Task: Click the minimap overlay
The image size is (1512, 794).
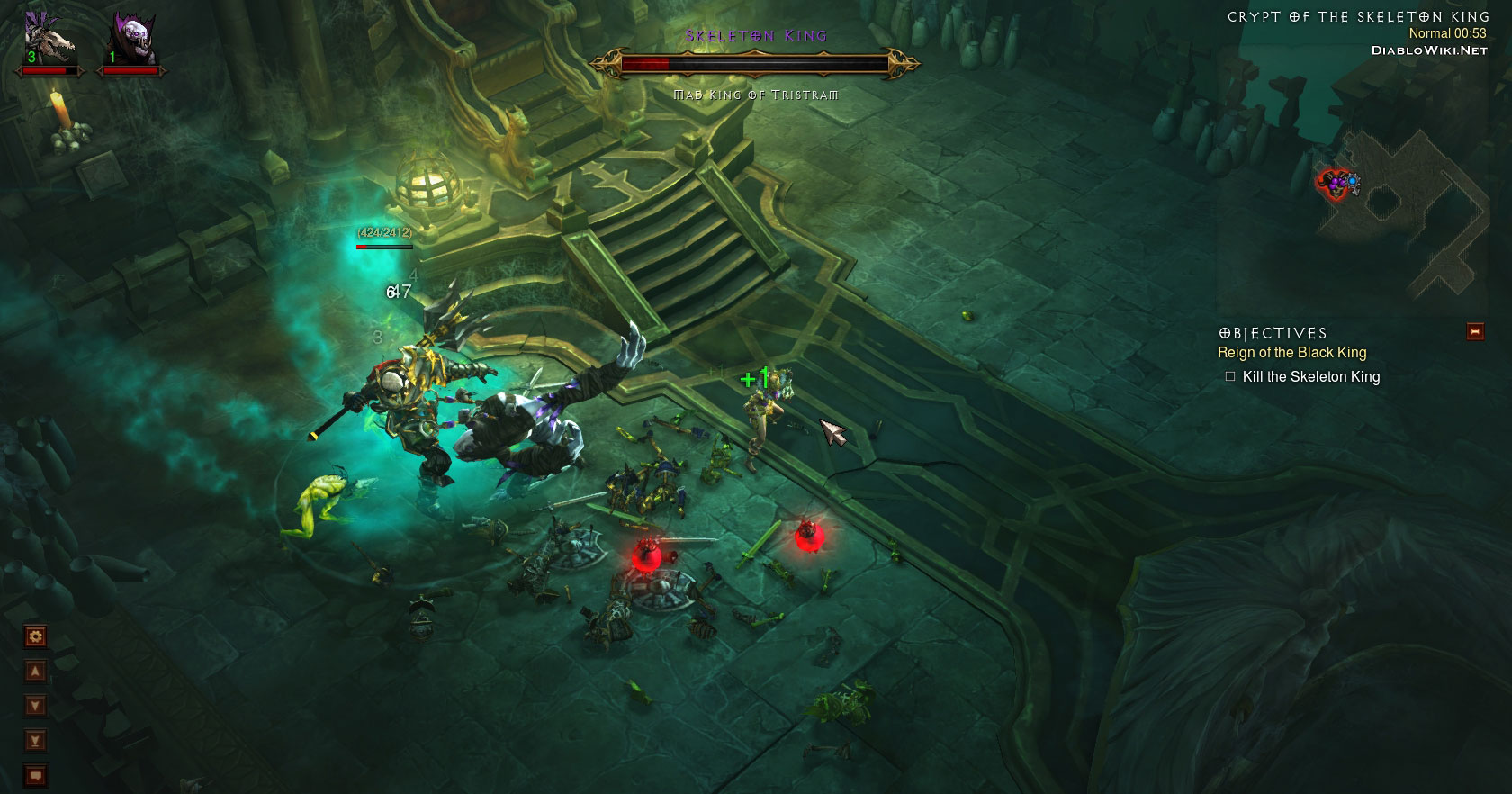Action: pos(1404,207)
